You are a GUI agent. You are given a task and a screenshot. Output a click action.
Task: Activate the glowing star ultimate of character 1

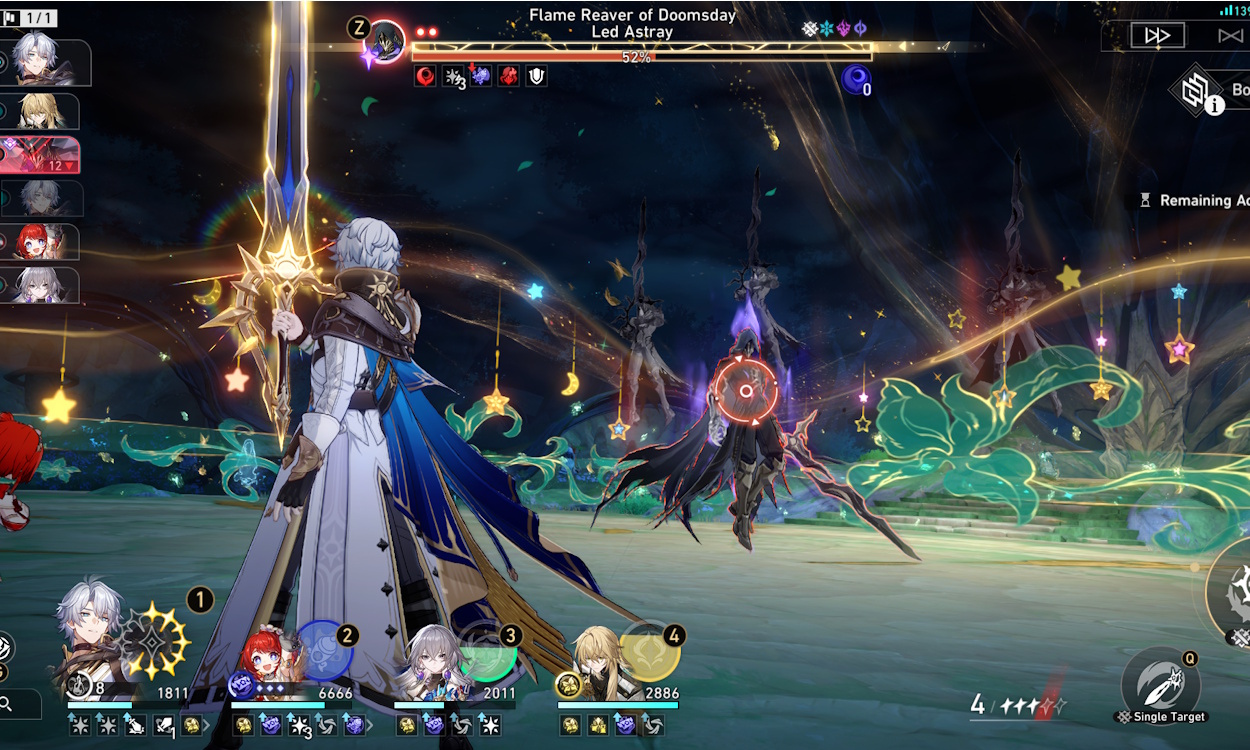(157, 642)
